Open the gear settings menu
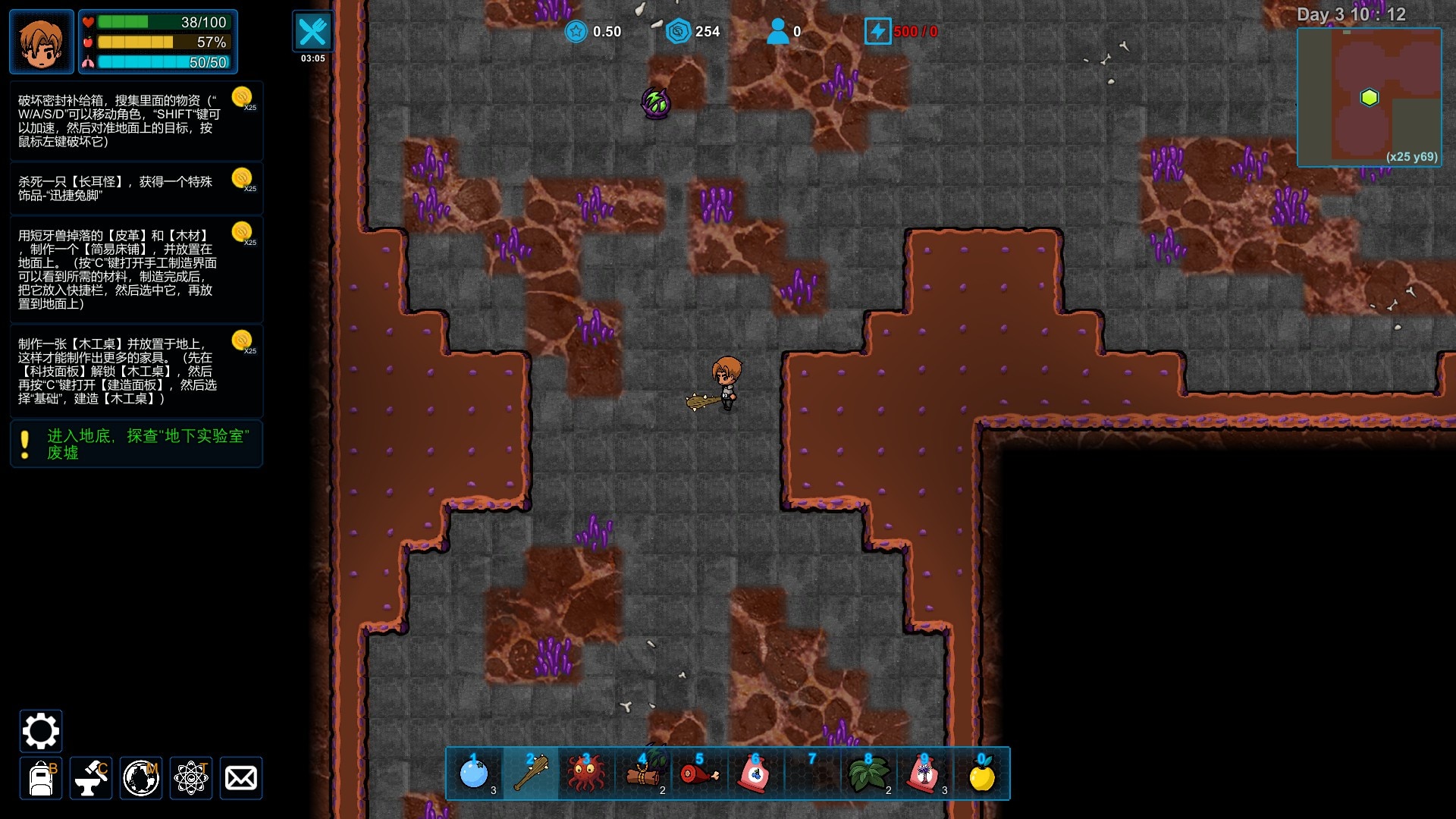Image resolution: width=1456 pixels, height=819 pixels. 40,731
